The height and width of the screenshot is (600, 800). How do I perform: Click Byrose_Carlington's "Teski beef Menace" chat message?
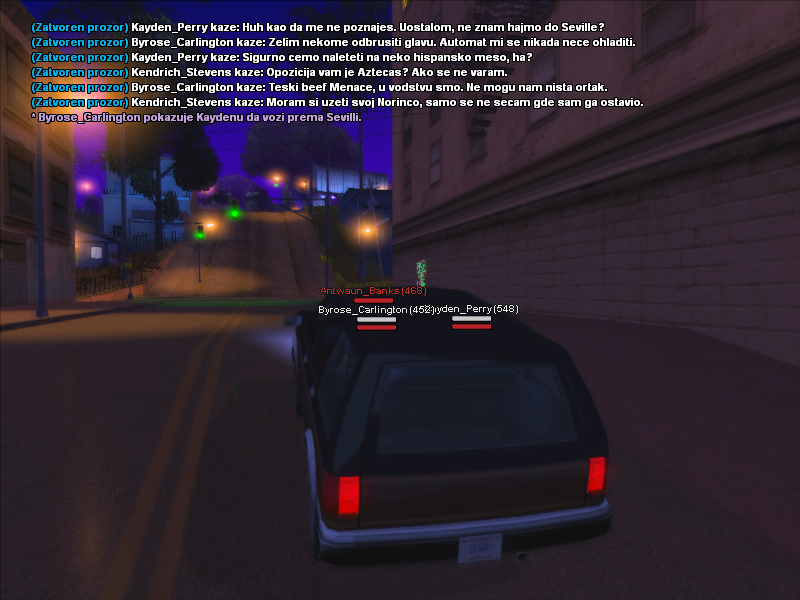[318, 87]
